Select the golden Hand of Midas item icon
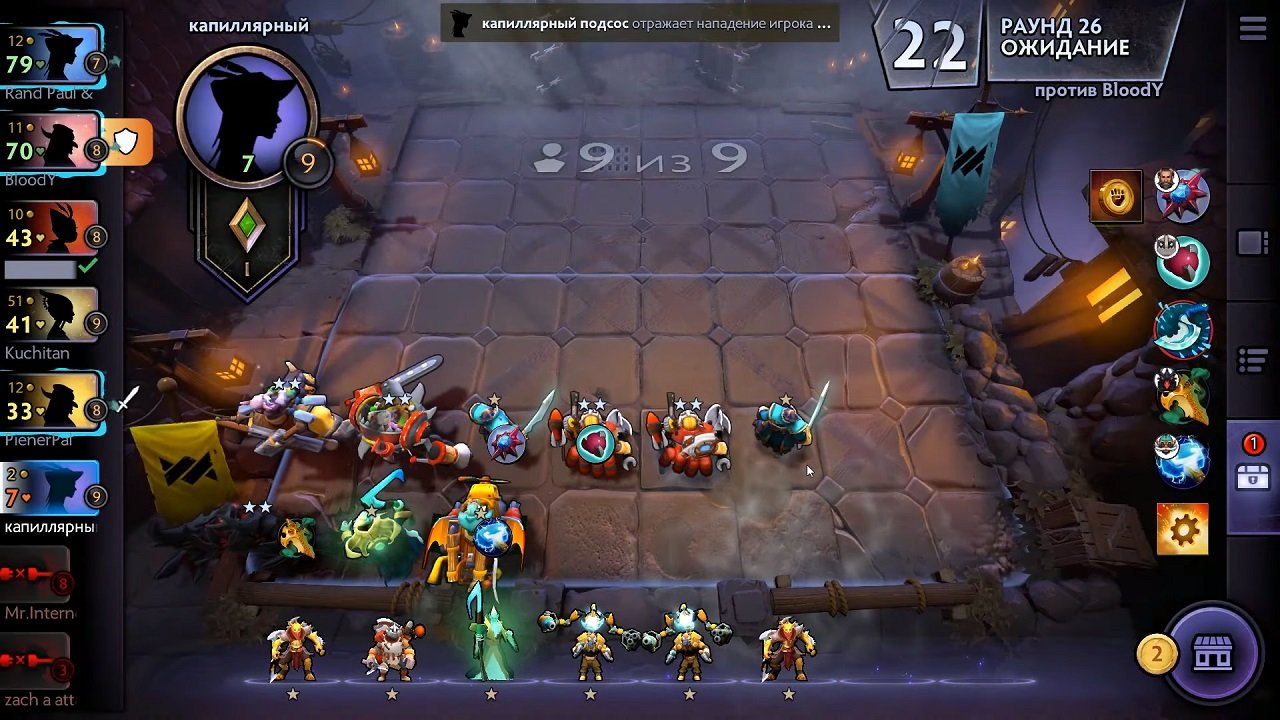Image resolution: width=1280 pixels, height=720 pixels. pyautogui.click(x=1115, y=196)
